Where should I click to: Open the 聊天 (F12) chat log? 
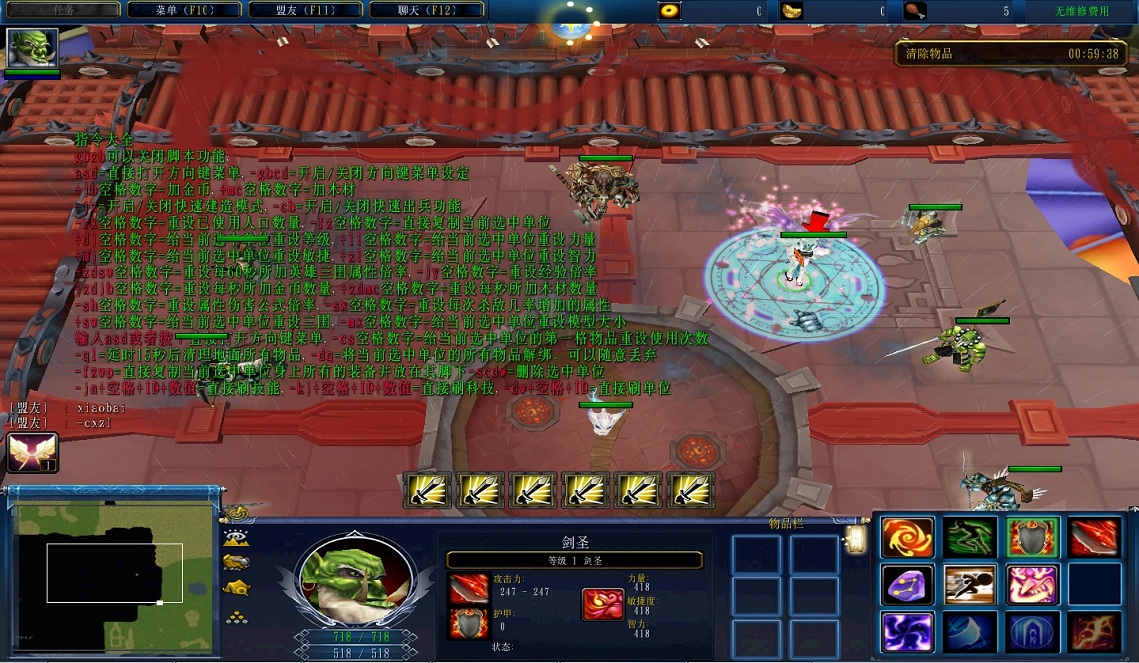pos(427,10)
